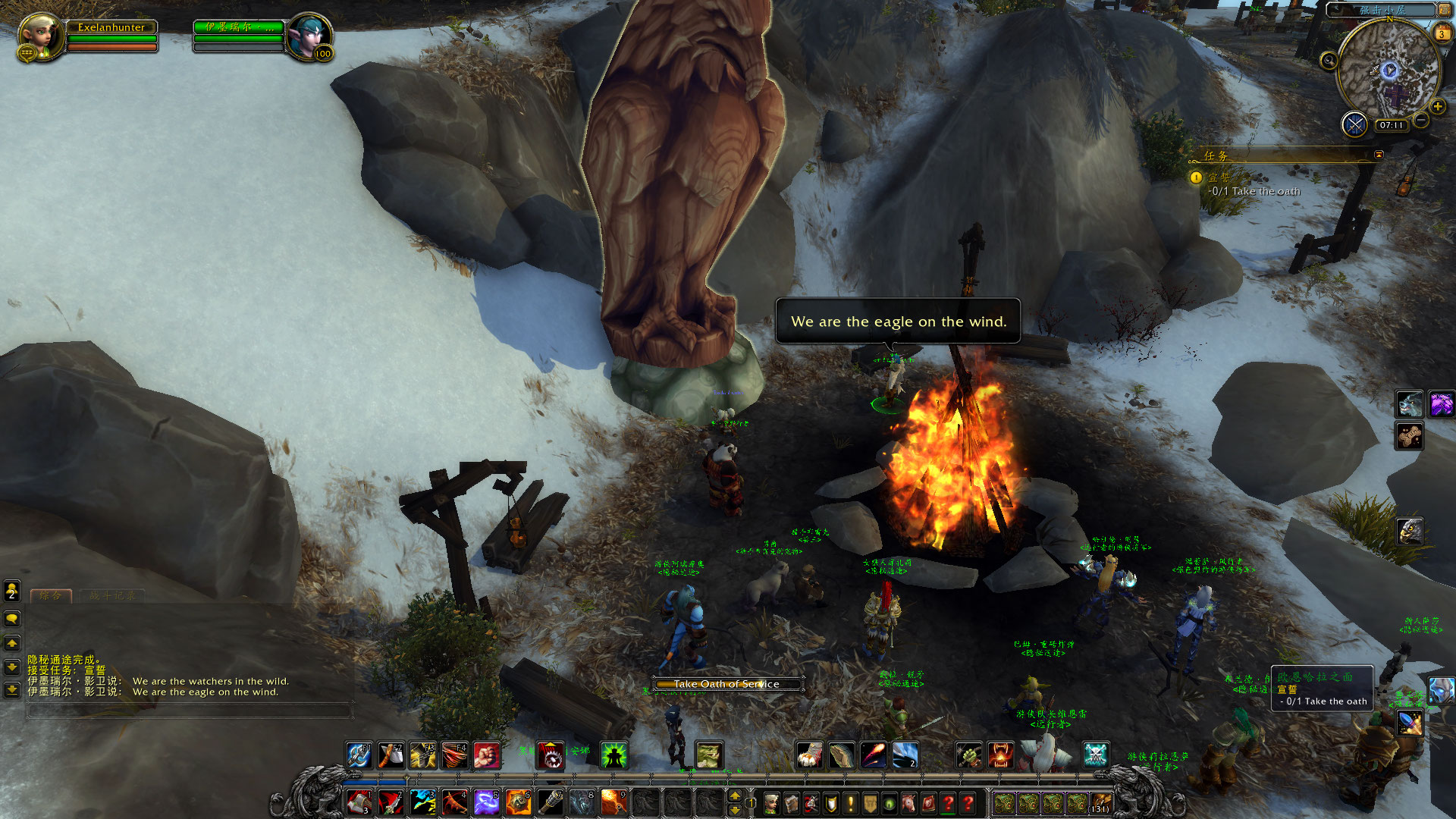Viewport: 1456px width, 819px height.
Task: Cast the purple swirl spell in slot 5
Action: coord(486,802)
